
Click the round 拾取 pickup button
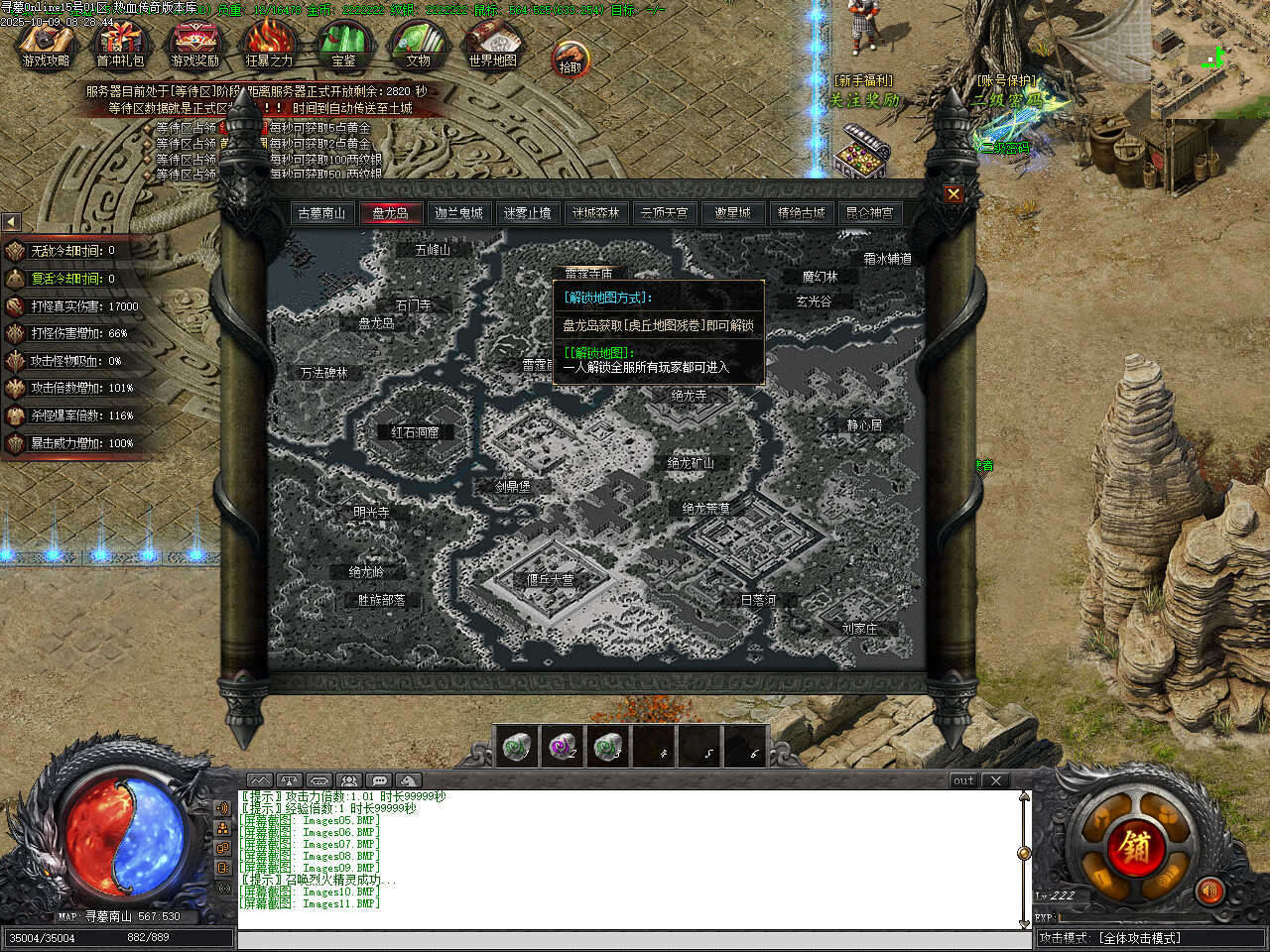571,59
